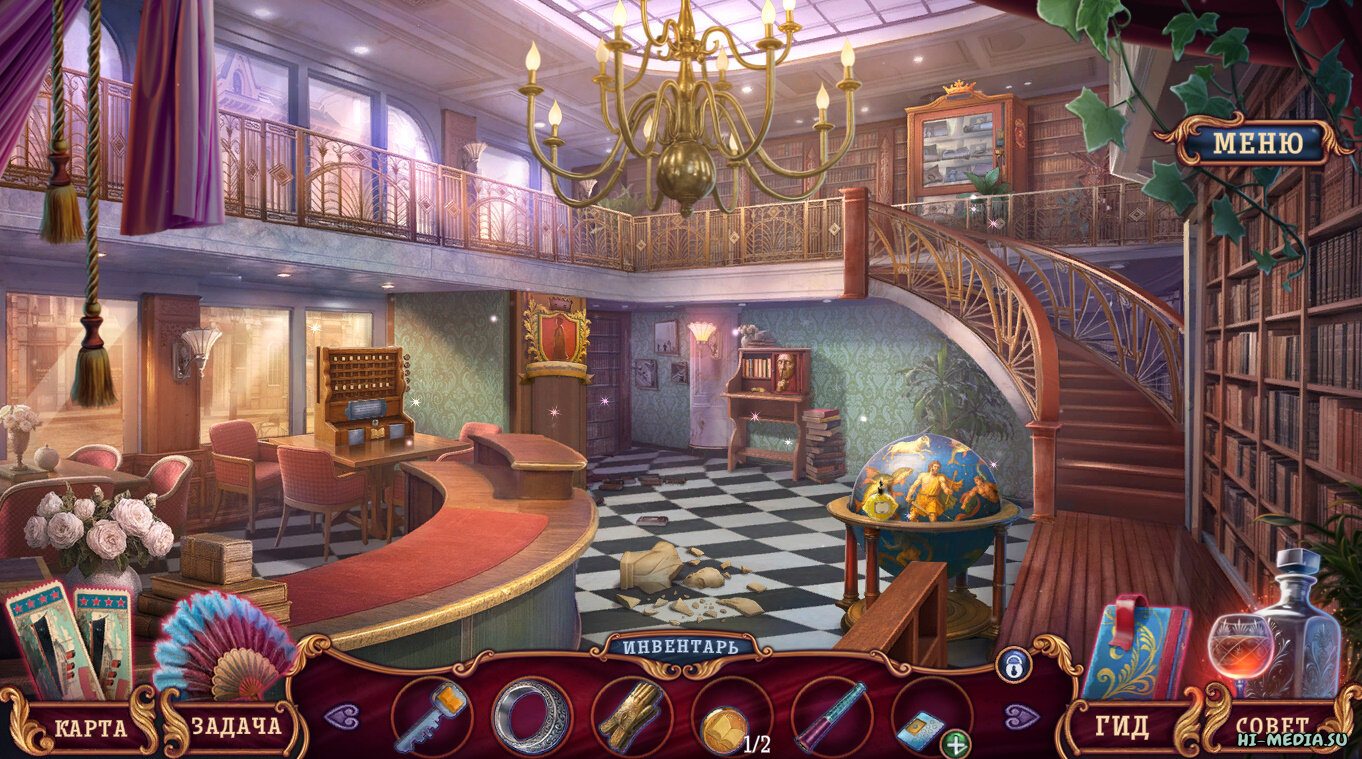Toggle the inventory panel lock
The height and width of the screenshot is (759, 1362).
click(x=1012, y=665)
